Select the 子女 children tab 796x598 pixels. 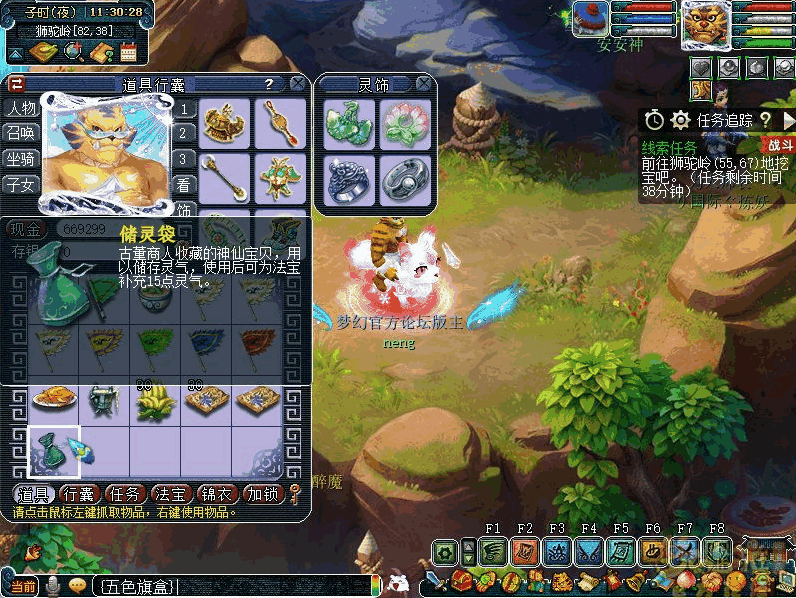click(21, 183)
